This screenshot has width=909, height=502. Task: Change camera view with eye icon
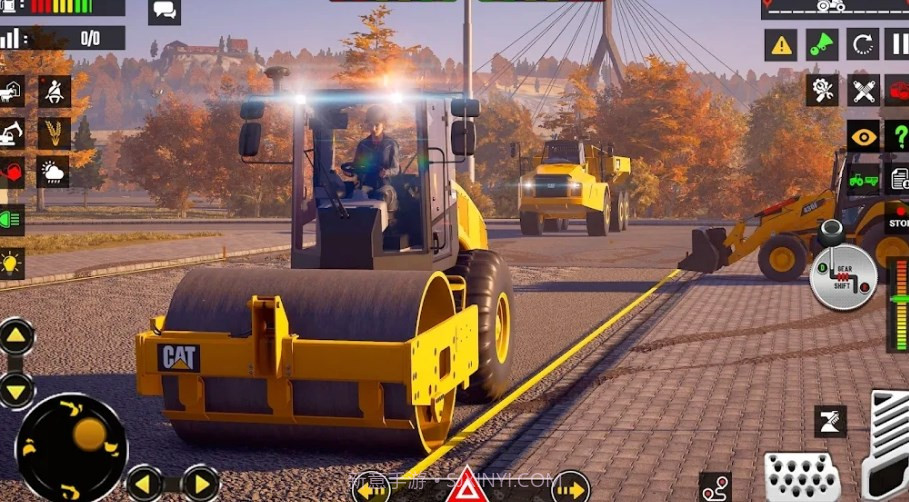(863, 136)
